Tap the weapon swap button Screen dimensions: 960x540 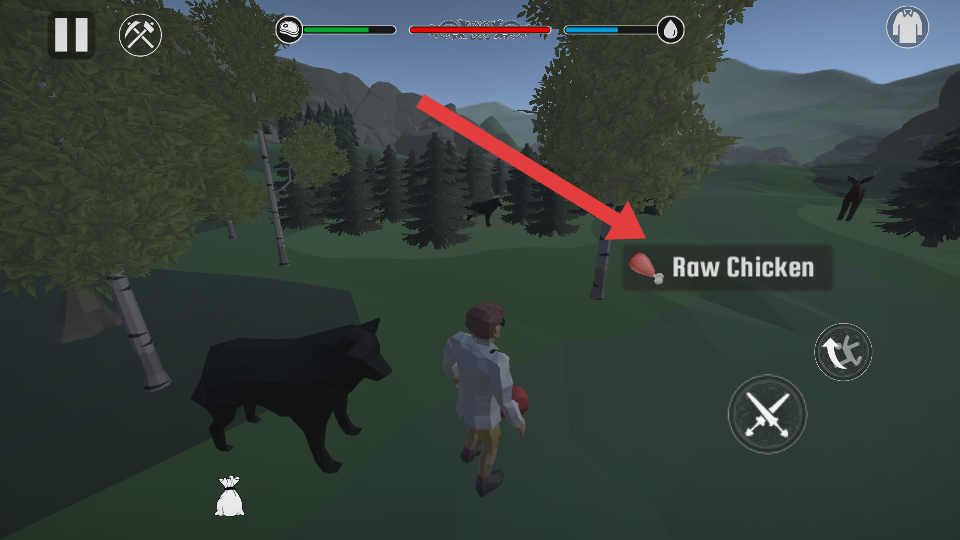[843, 352]
